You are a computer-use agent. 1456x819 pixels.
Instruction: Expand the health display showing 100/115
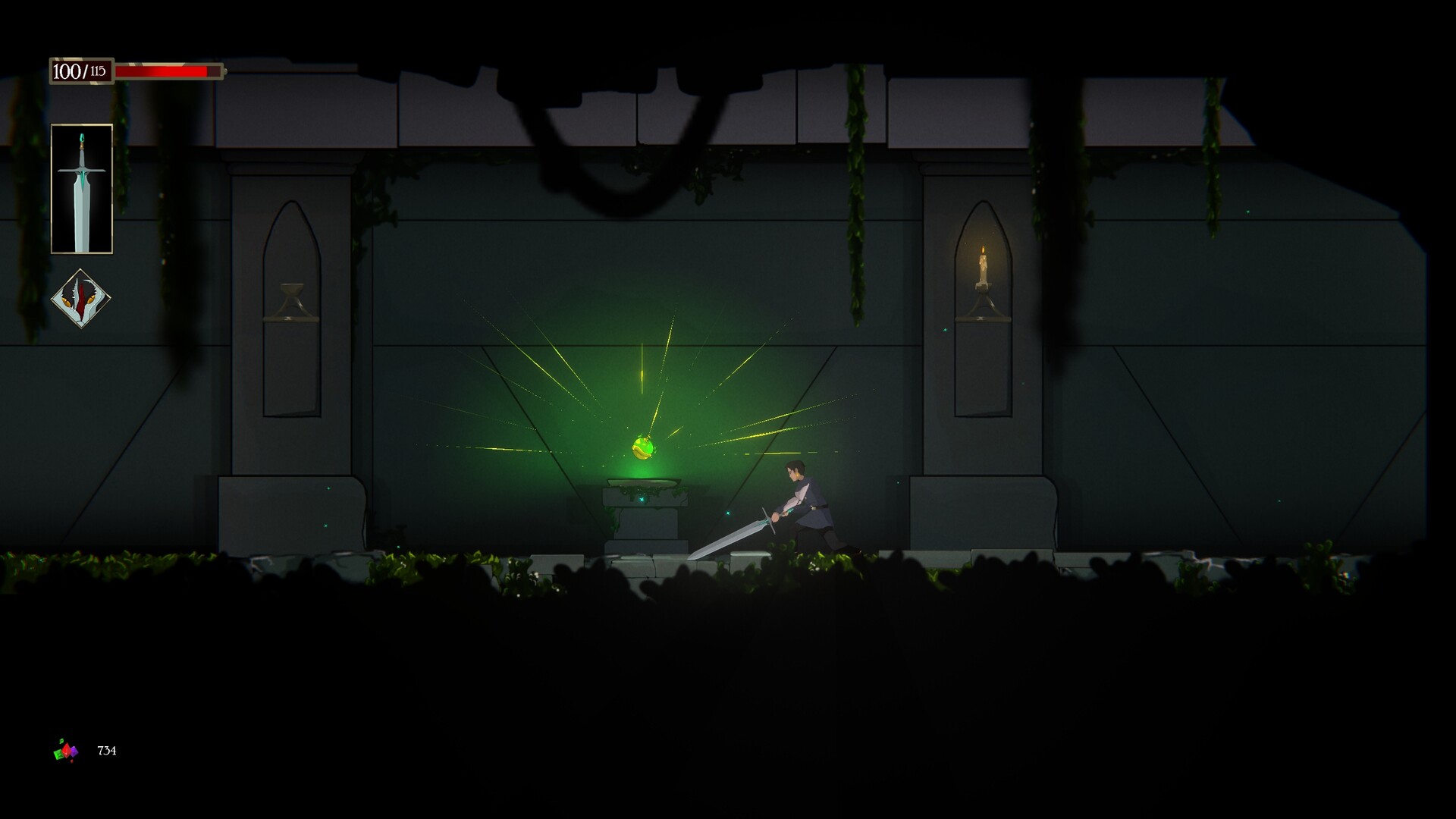tap(78, 72)
